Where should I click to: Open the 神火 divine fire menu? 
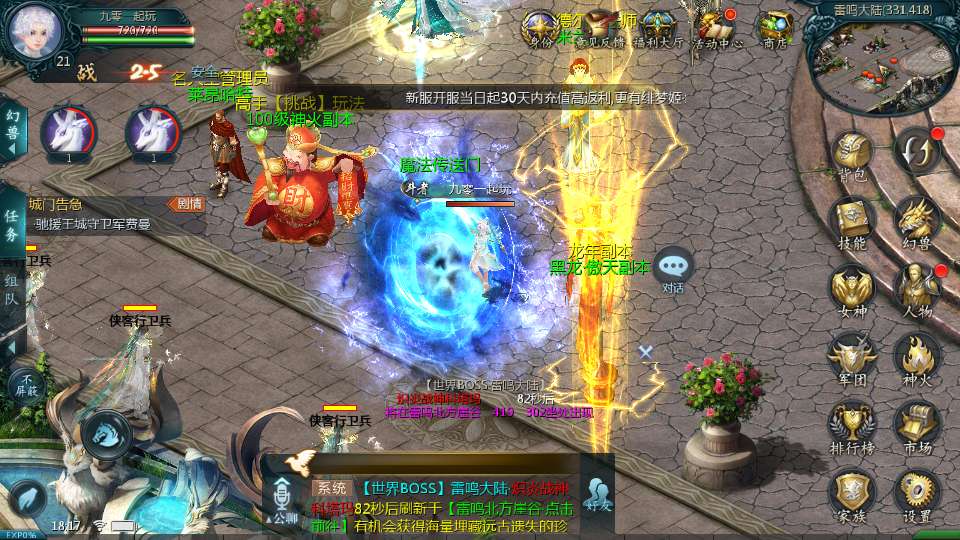(917, 356)
